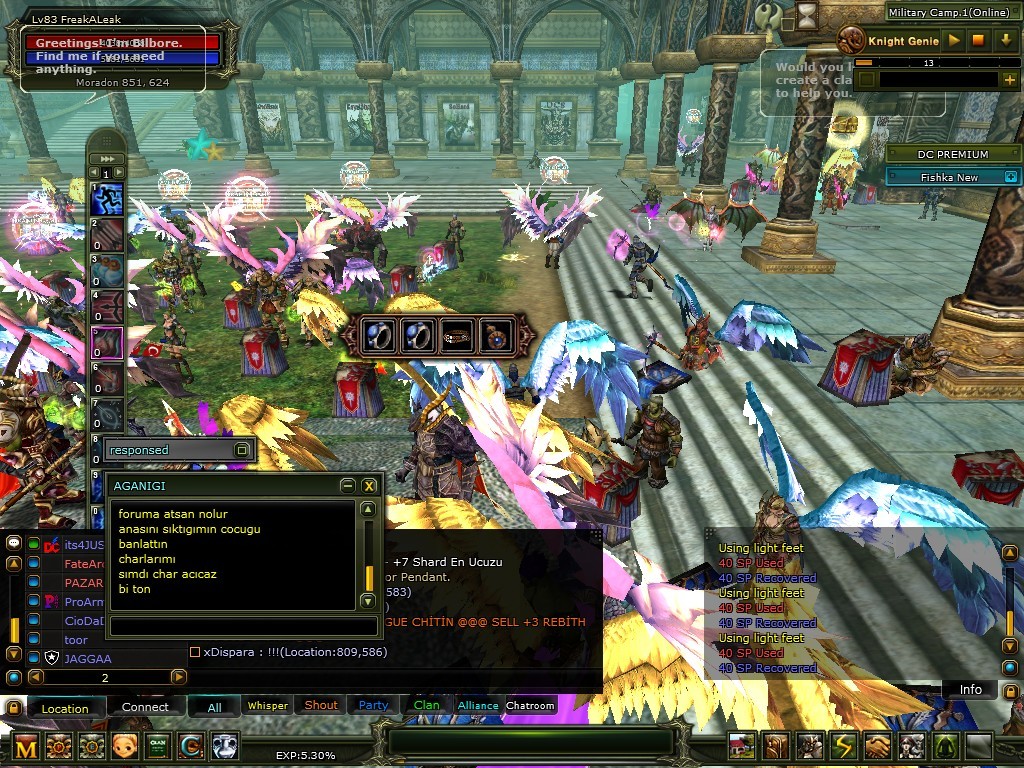Image resolution: width=1024 pixels, height=768 pixels.
Task: Switch chat to the Whisper channel
Action: click(268, 706)
